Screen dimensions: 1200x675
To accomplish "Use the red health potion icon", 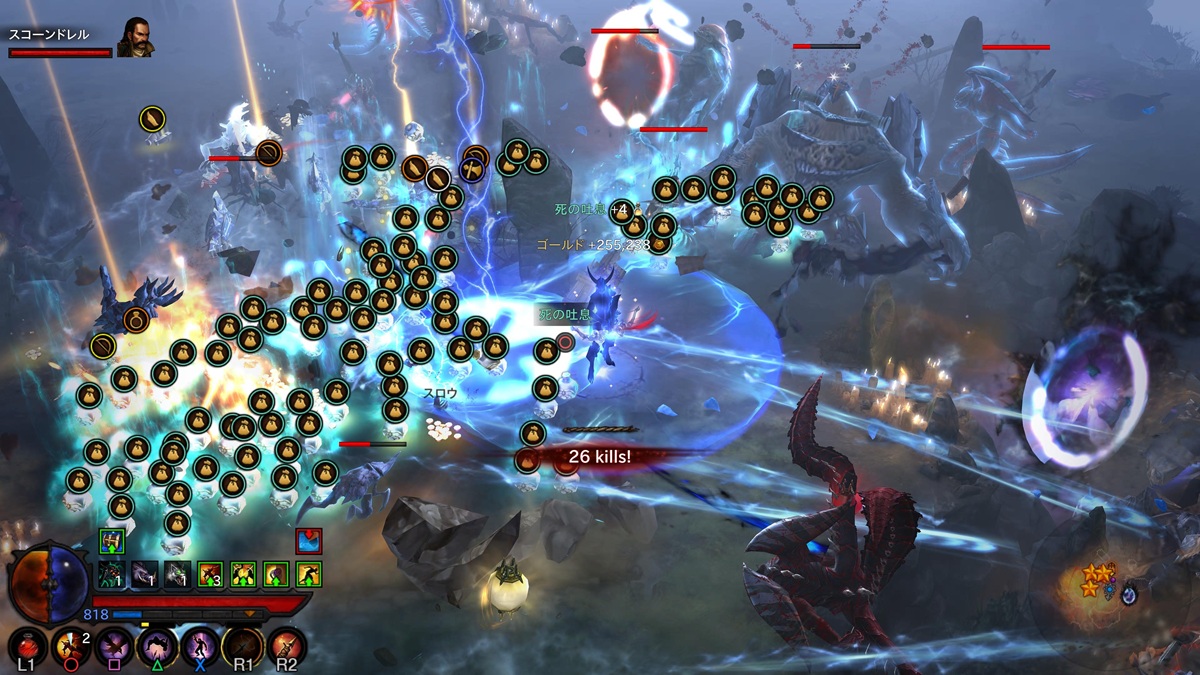I will click(26, 646).
